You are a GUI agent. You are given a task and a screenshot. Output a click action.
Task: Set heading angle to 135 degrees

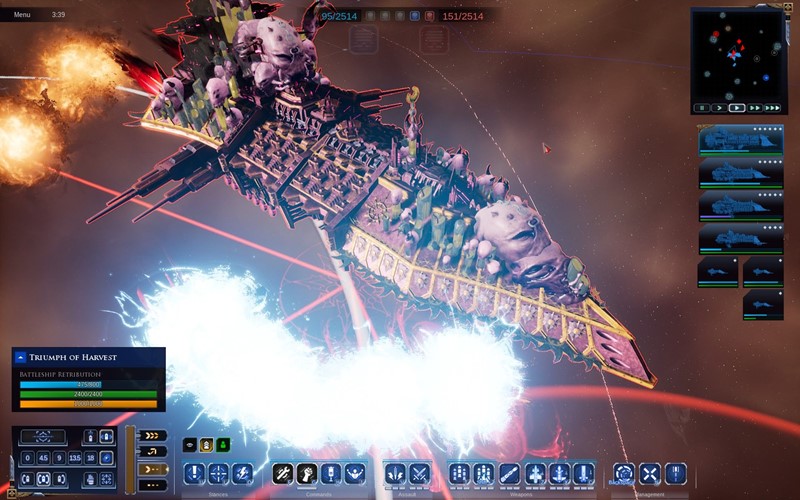(74, 457)
